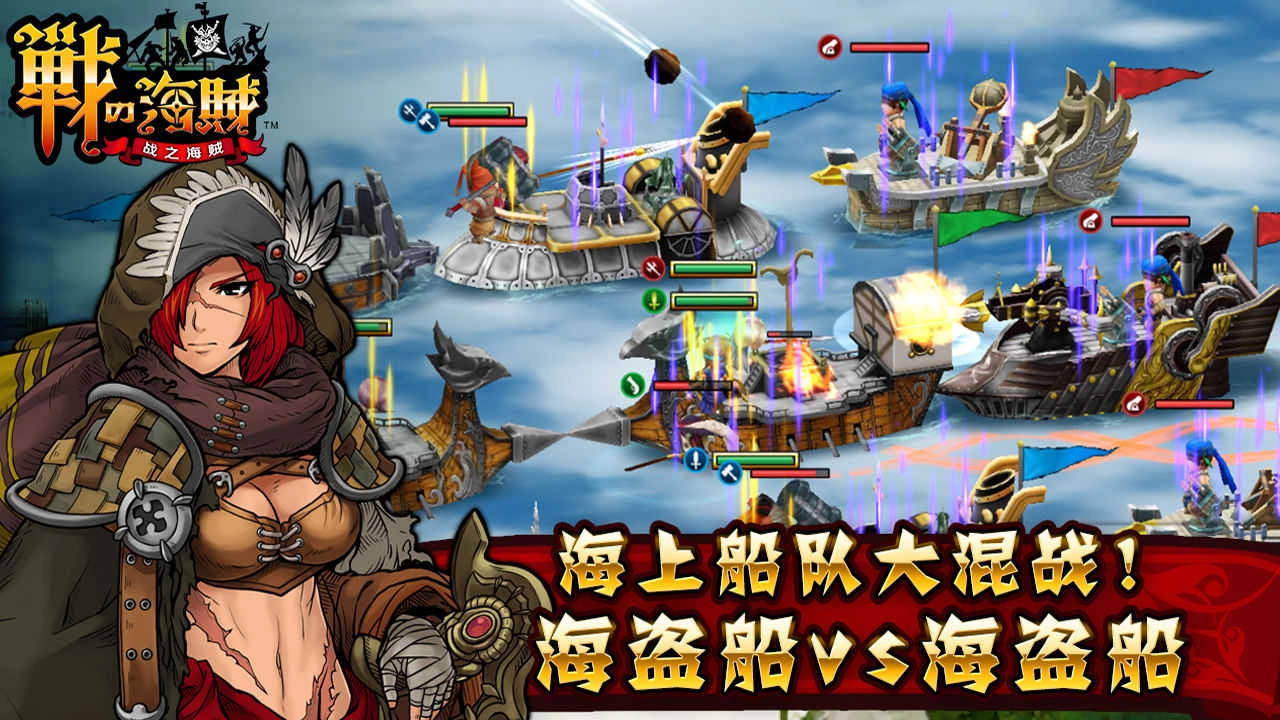
Task: Click the blue sword icon near the burning ship
Action: click(x=694, y=458)
